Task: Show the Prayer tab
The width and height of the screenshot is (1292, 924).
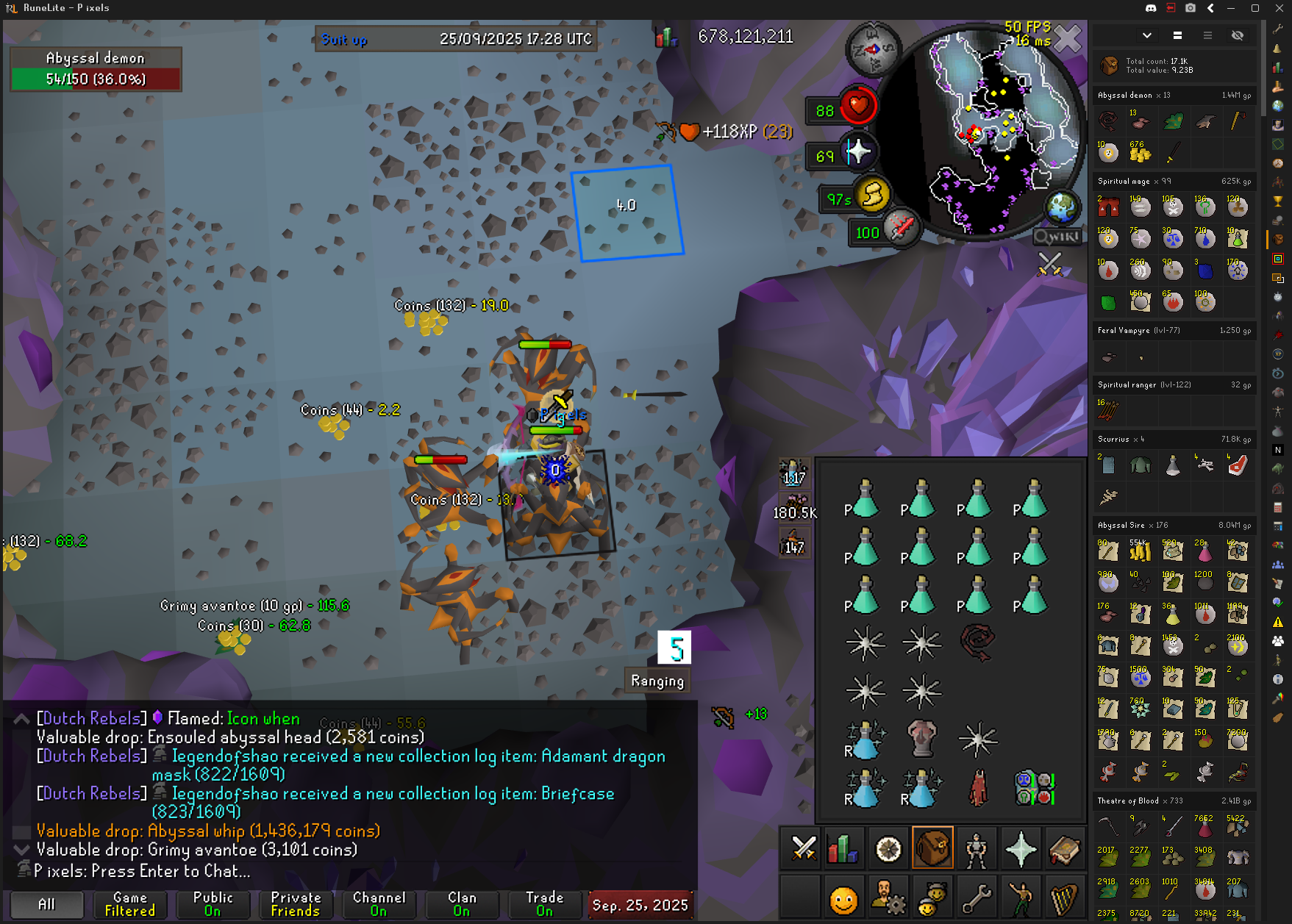Action: point(1021,849)
